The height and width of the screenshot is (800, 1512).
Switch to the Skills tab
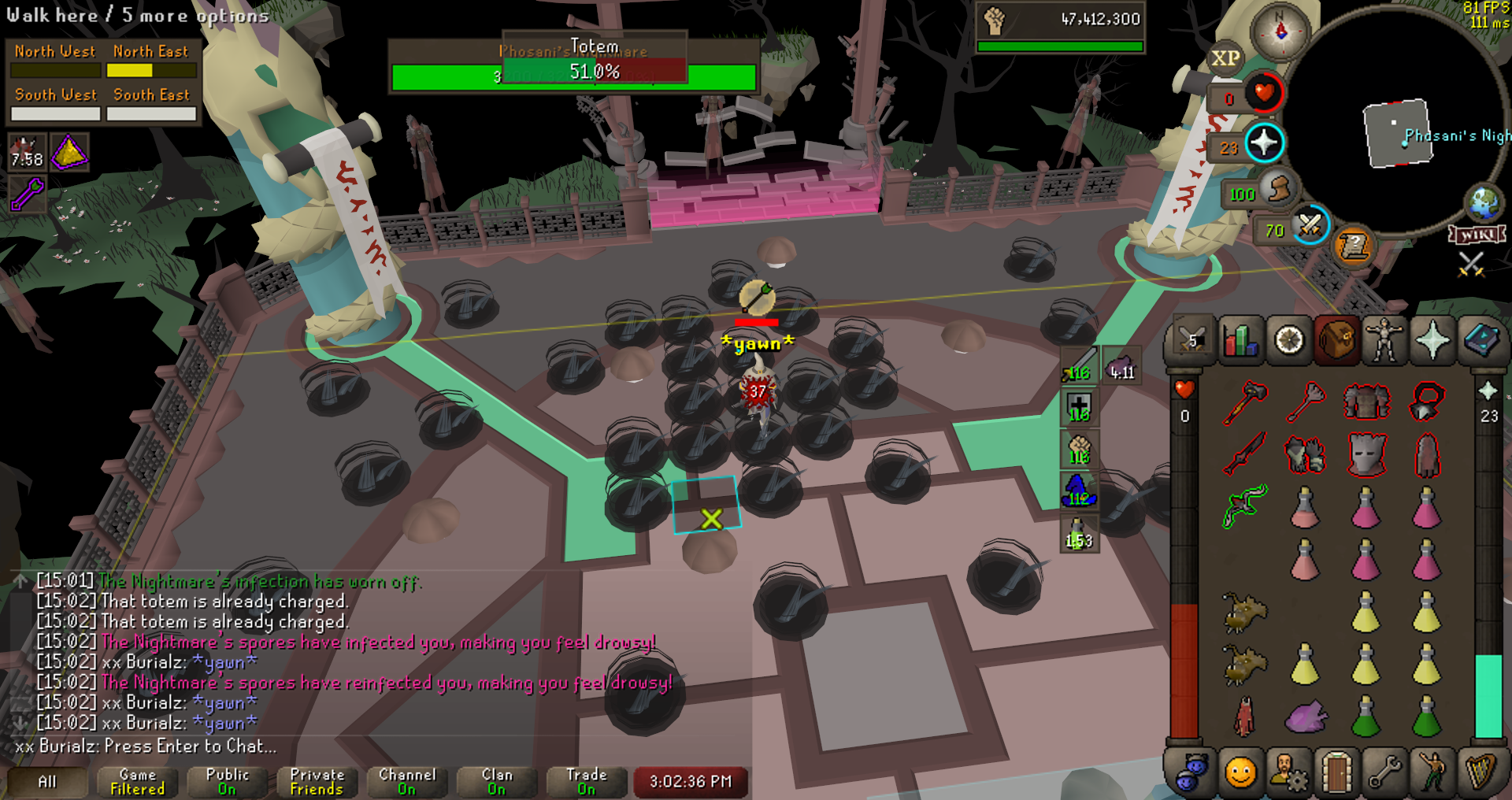pos(1240,341)
